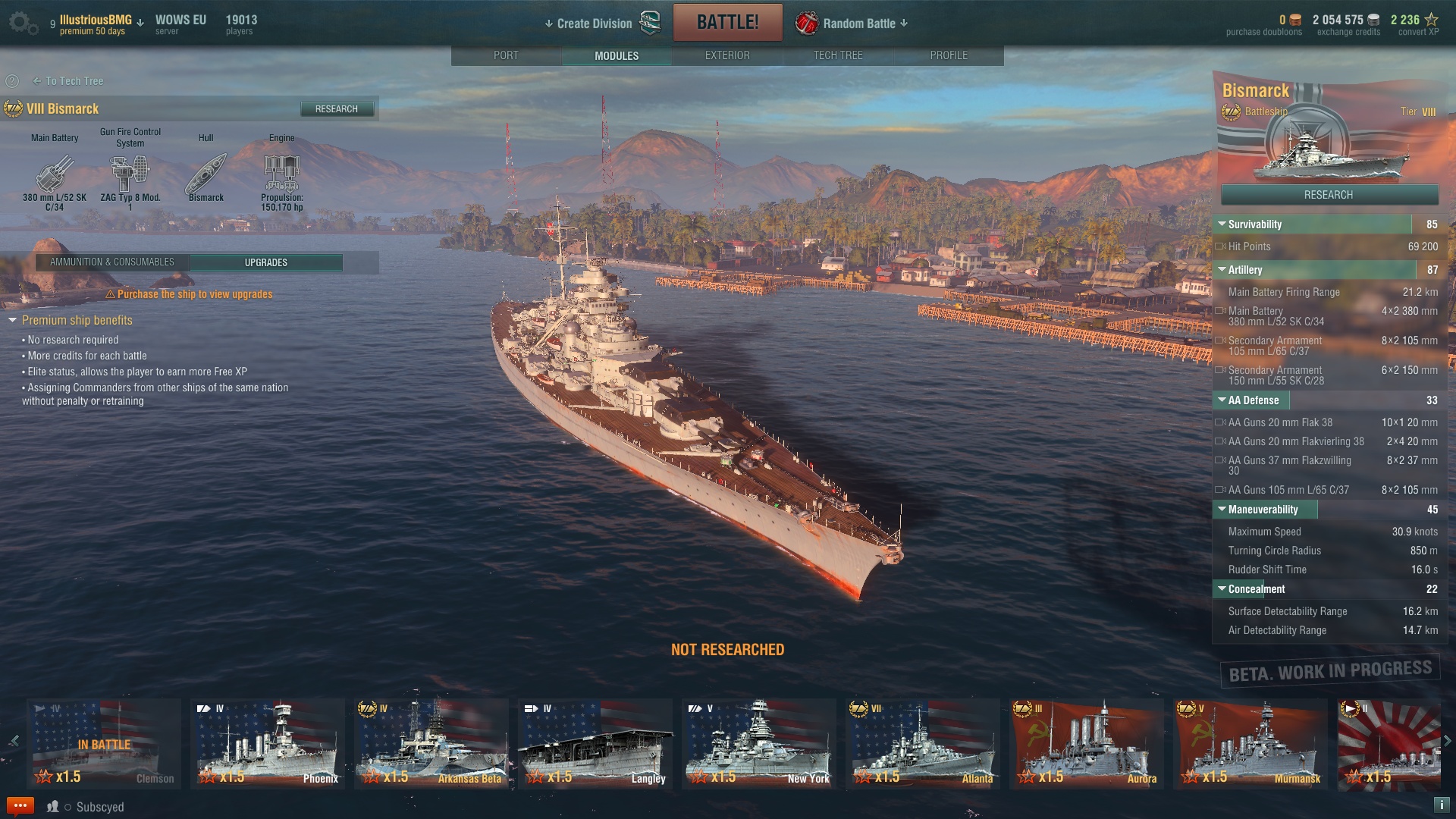This screenshot has width=1456, height=819.
Task: Click RESEARCH under the Bismarck ship card
Action: pyautogui.click(x=1329, y=195)
